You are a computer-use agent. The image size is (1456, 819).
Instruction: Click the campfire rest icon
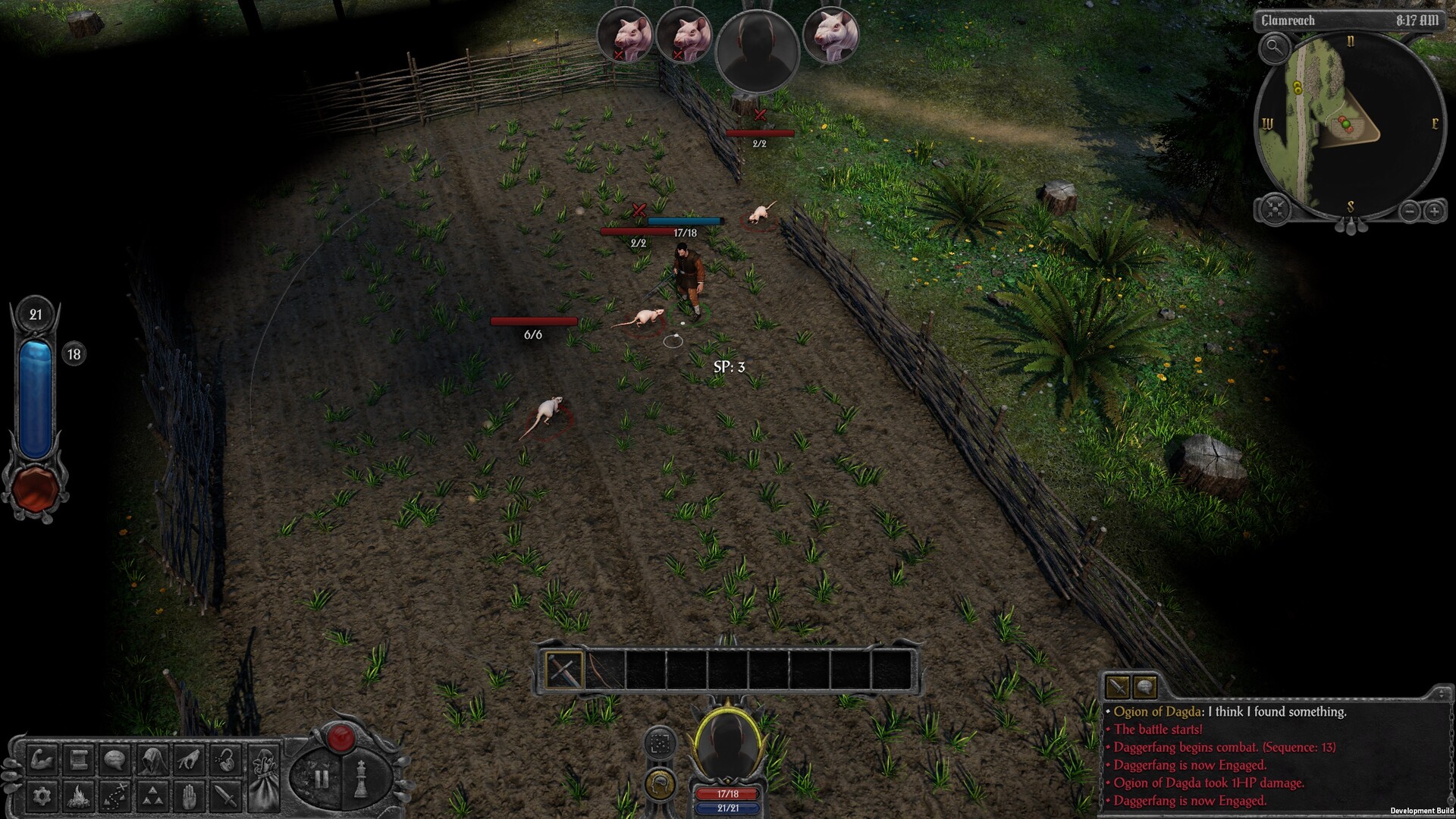coord(78,798)
